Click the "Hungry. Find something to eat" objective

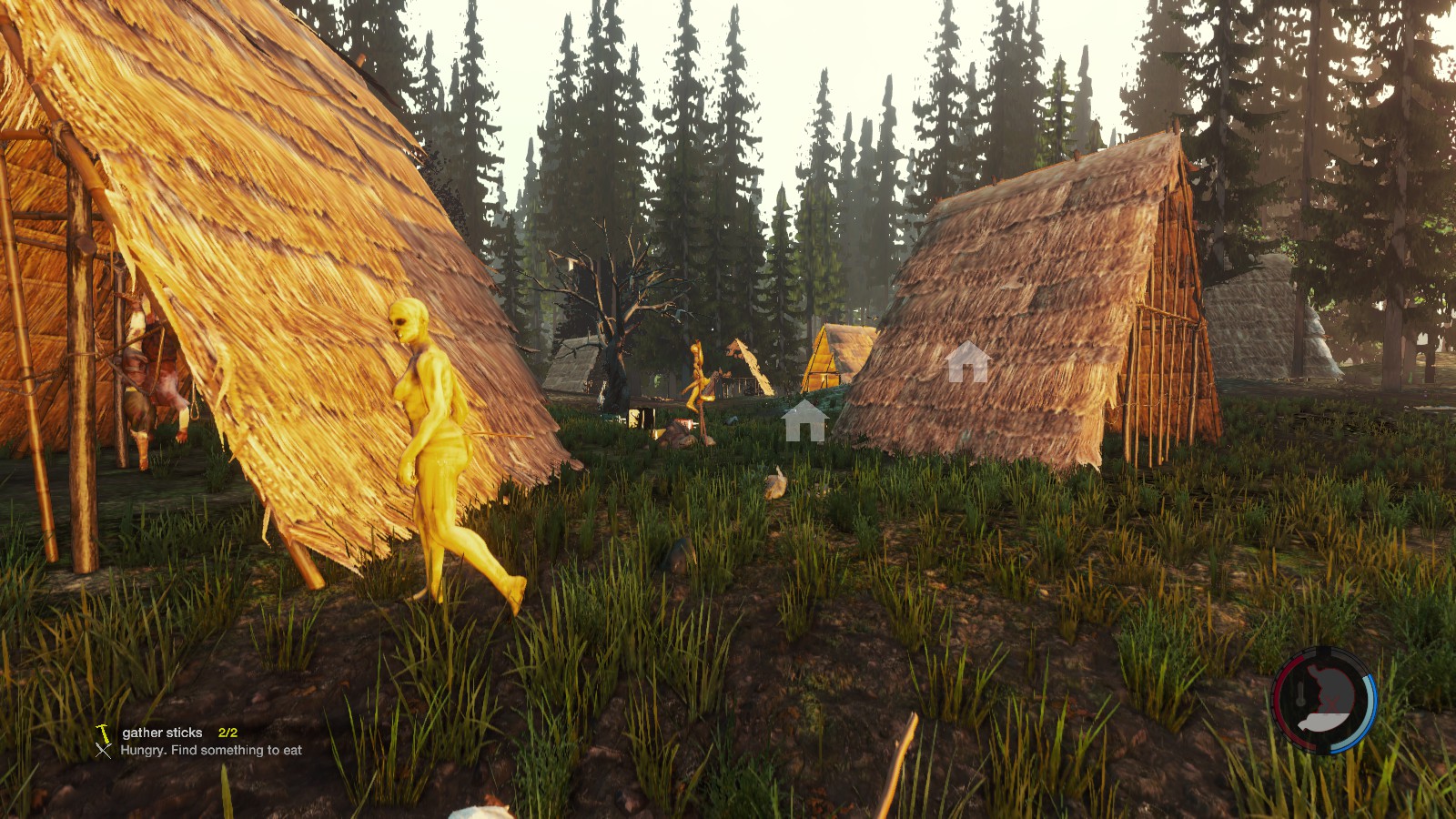[210, 751]
